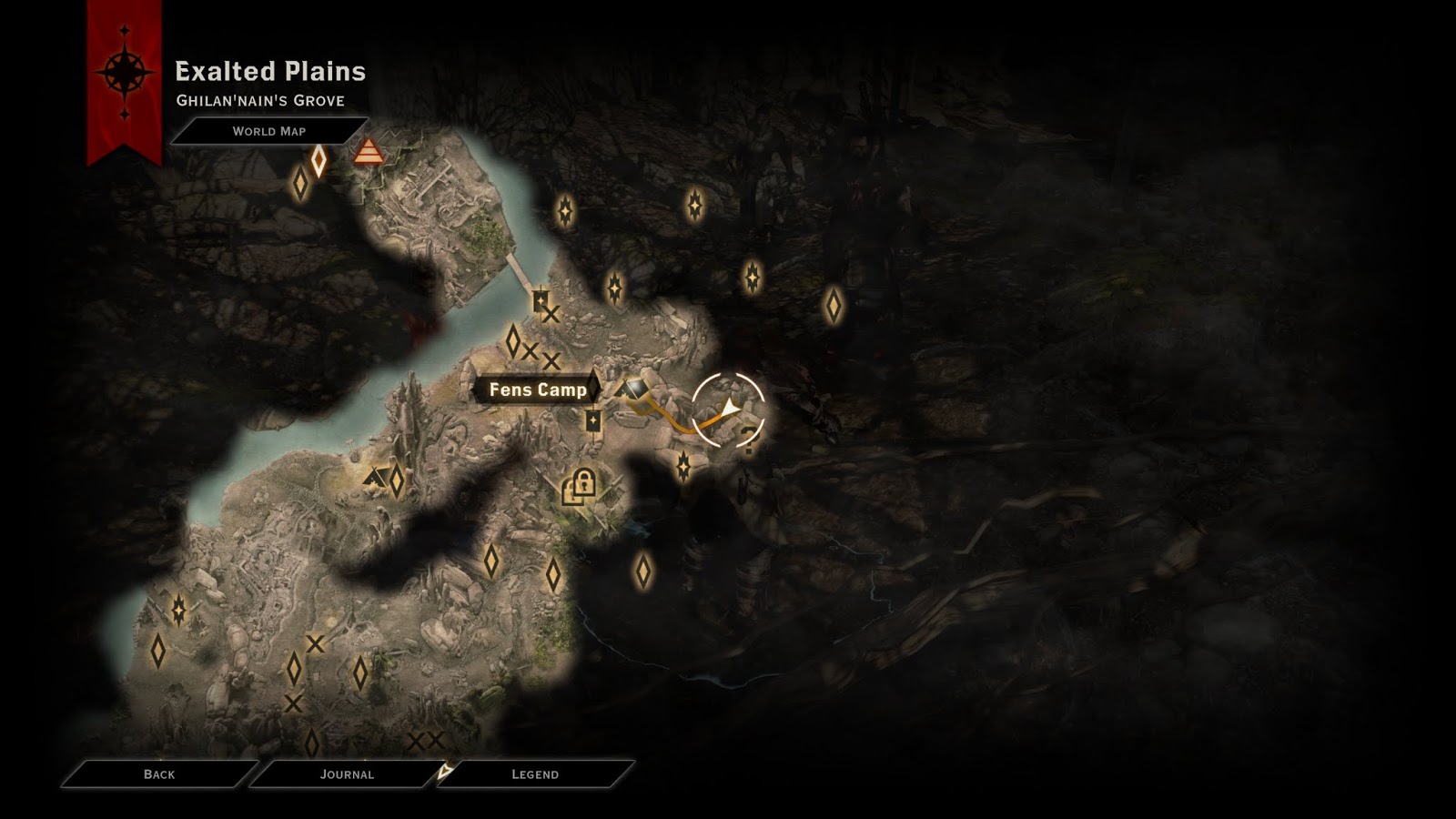
Task: Click the question mark map marker
Action: pyautogui.click(x=749, y=441)
